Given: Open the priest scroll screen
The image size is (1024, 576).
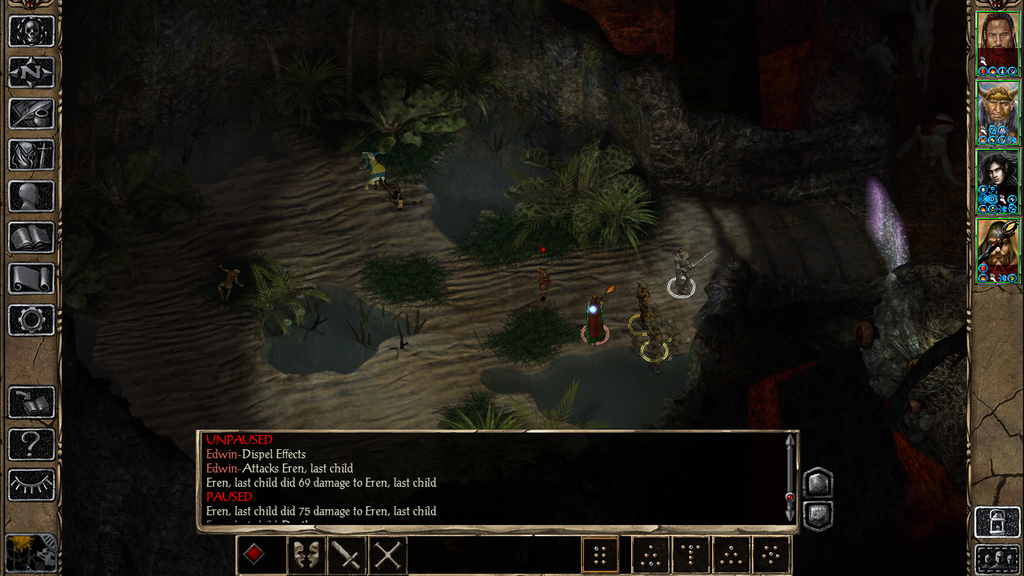Looking at the screenshot, I should click(31, 278).
